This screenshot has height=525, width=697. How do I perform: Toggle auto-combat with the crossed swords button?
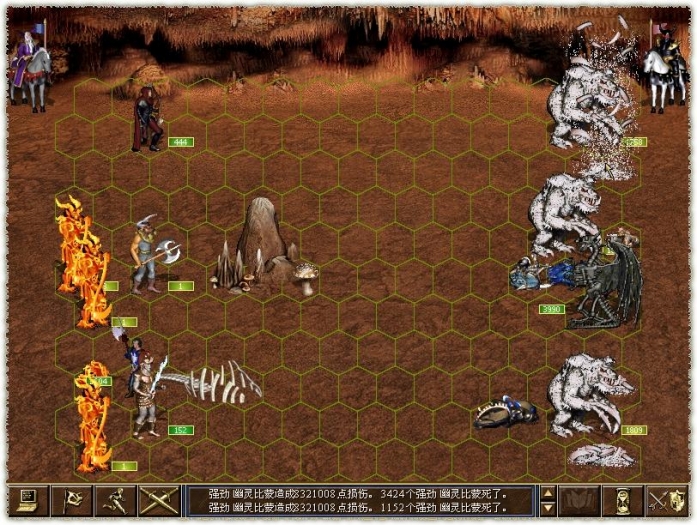158,500
